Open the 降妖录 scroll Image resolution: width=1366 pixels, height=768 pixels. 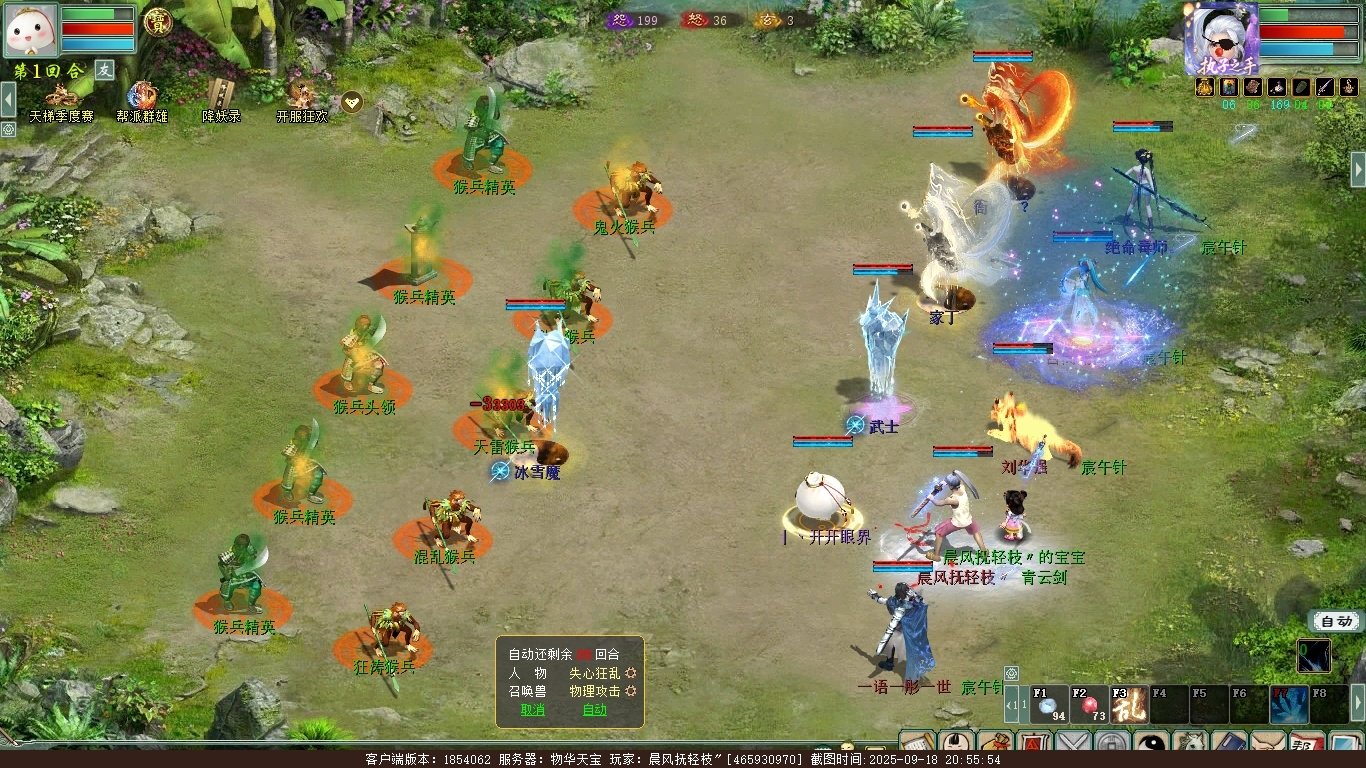click(221, 102)
